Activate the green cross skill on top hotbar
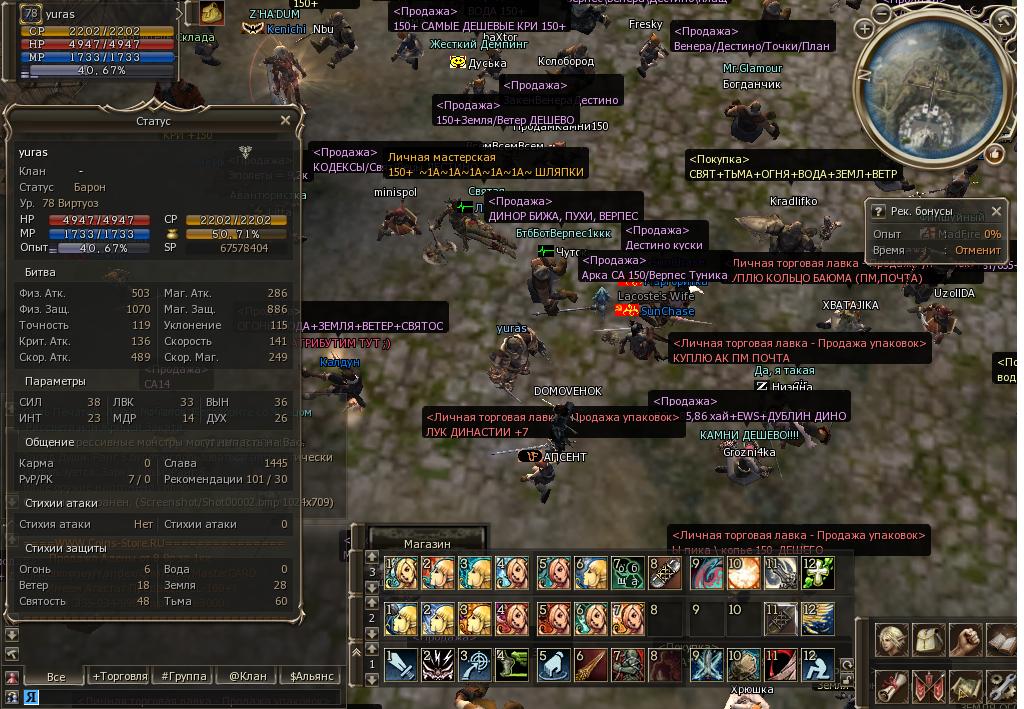Viewport: 1024px width, 709px height. (x=818, y=573)
